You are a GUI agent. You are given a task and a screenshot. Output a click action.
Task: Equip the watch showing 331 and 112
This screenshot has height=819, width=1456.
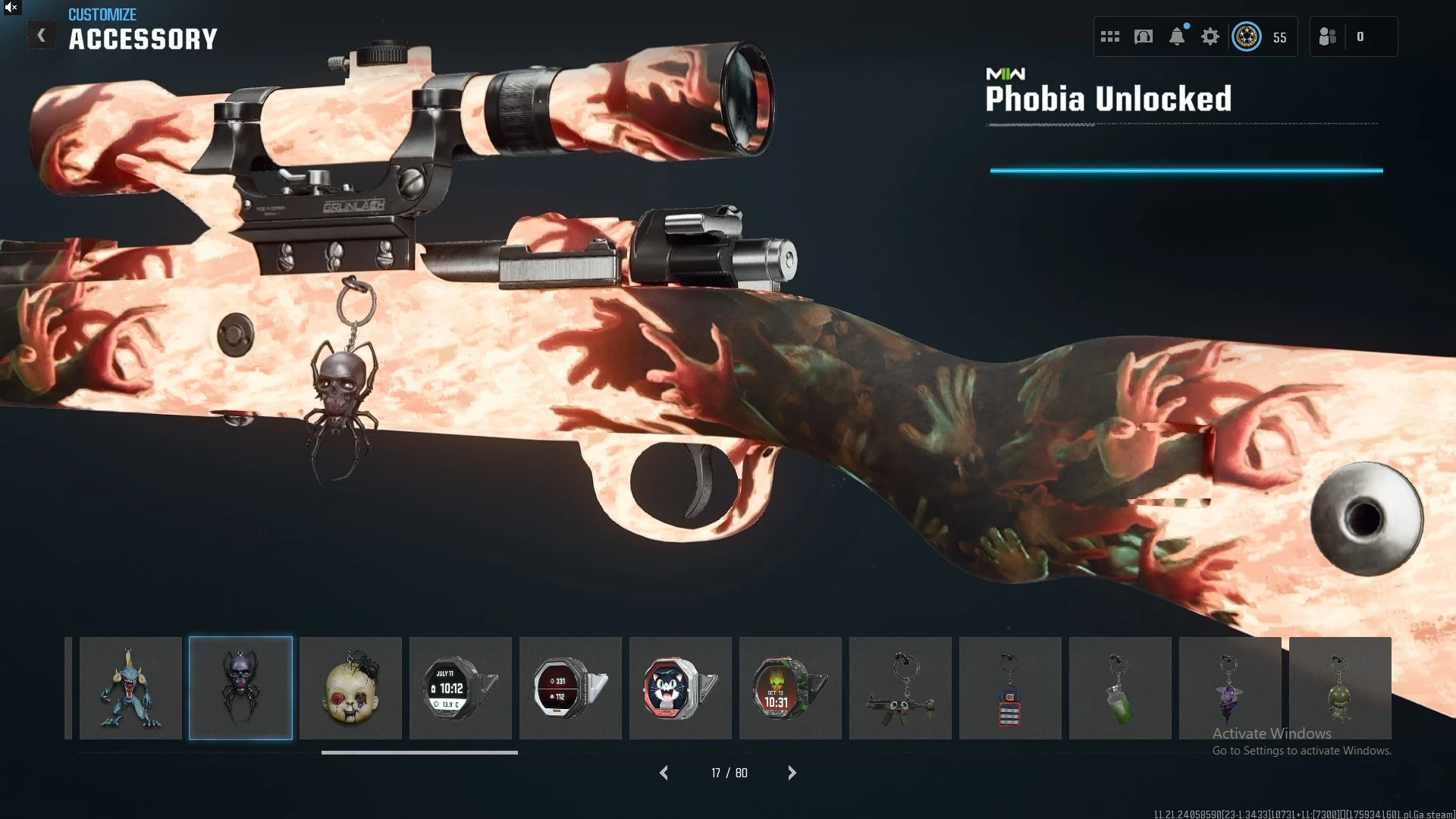[570, 689]
